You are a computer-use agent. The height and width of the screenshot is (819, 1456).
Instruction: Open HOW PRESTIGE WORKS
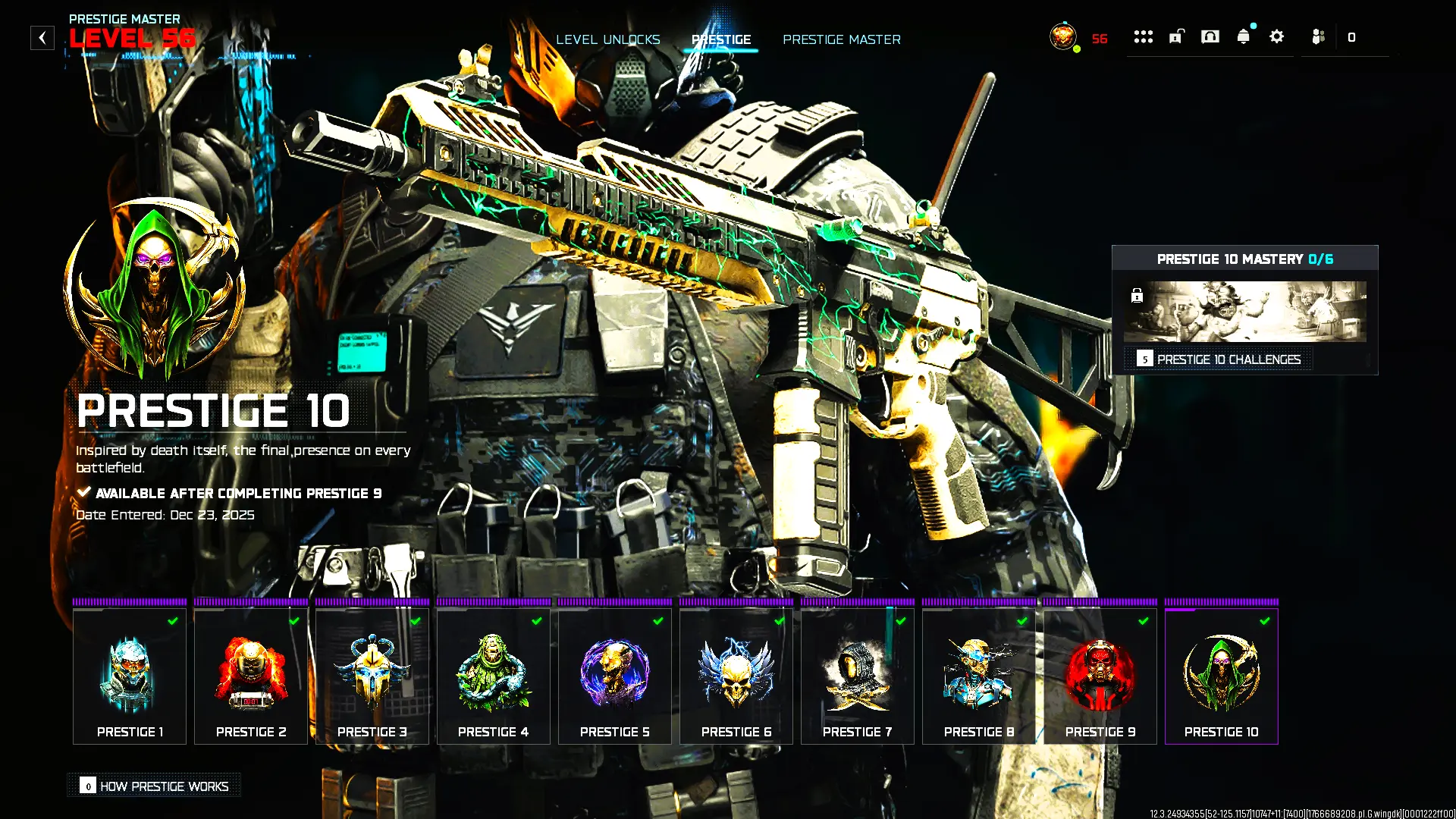pyautogui.click(x=154, y=786)
